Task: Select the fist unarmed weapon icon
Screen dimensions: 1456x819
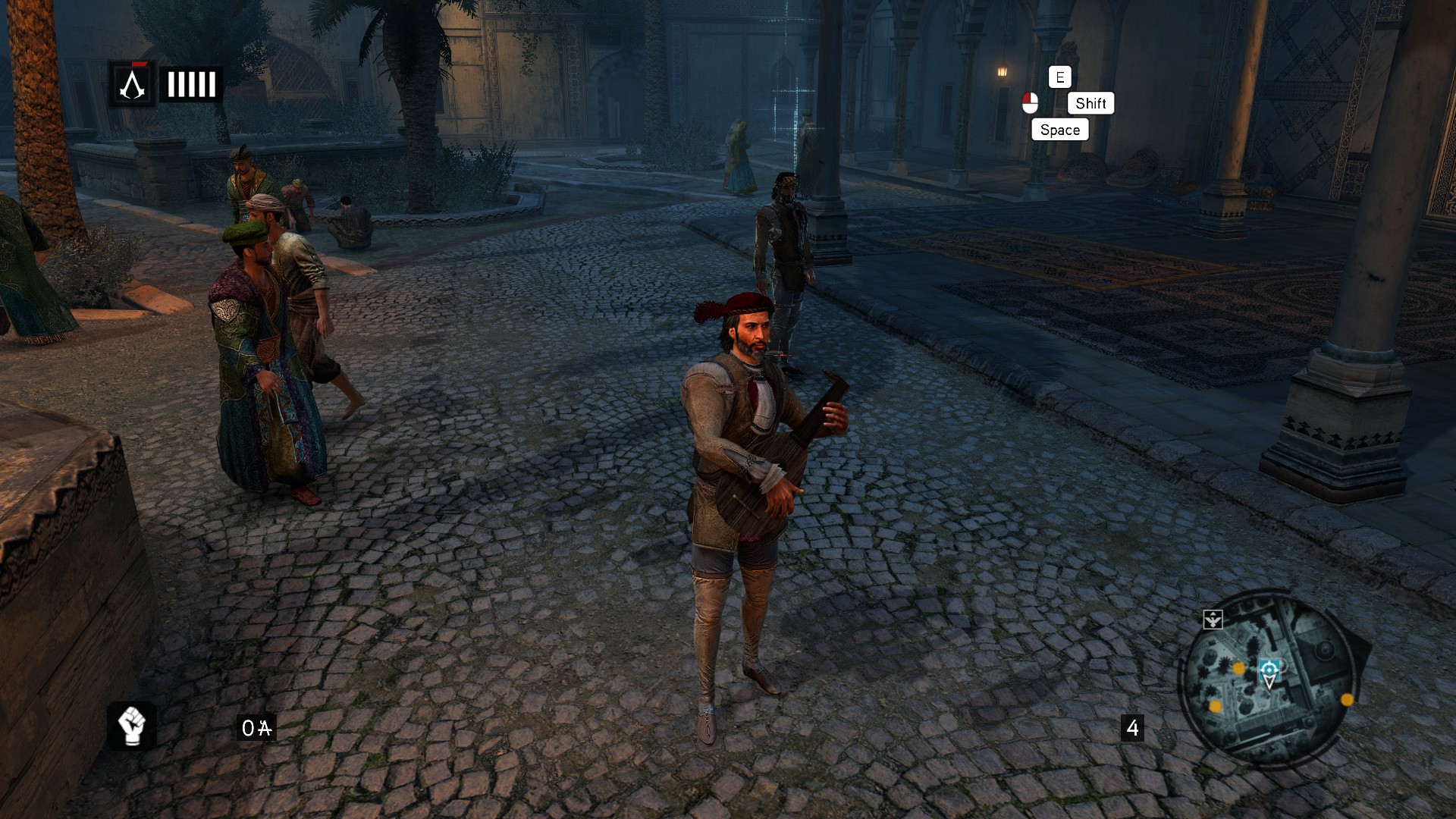Action: point(132,726)
